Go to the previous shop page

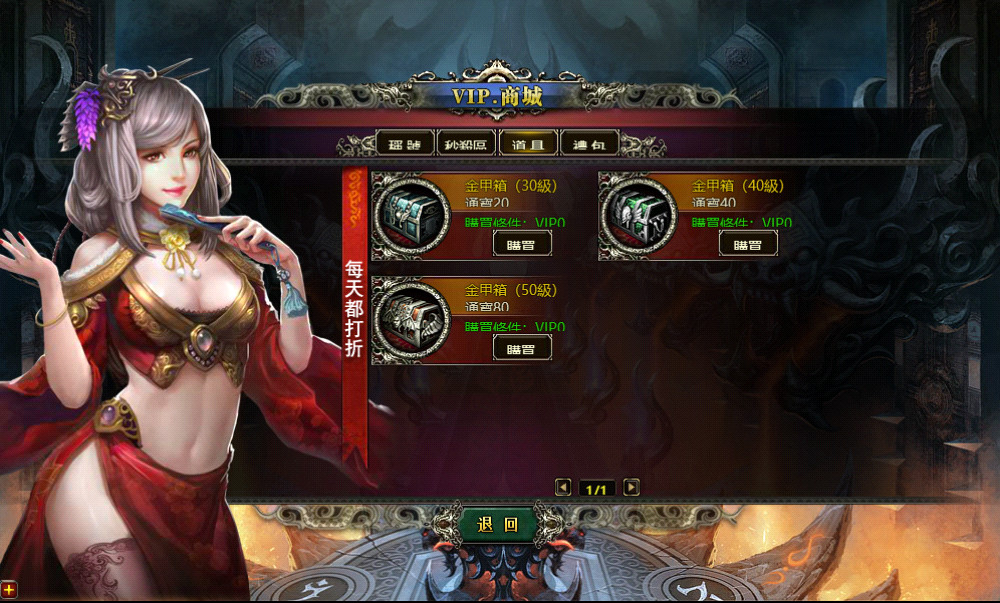pyautogui.click(x=563, y=488)
